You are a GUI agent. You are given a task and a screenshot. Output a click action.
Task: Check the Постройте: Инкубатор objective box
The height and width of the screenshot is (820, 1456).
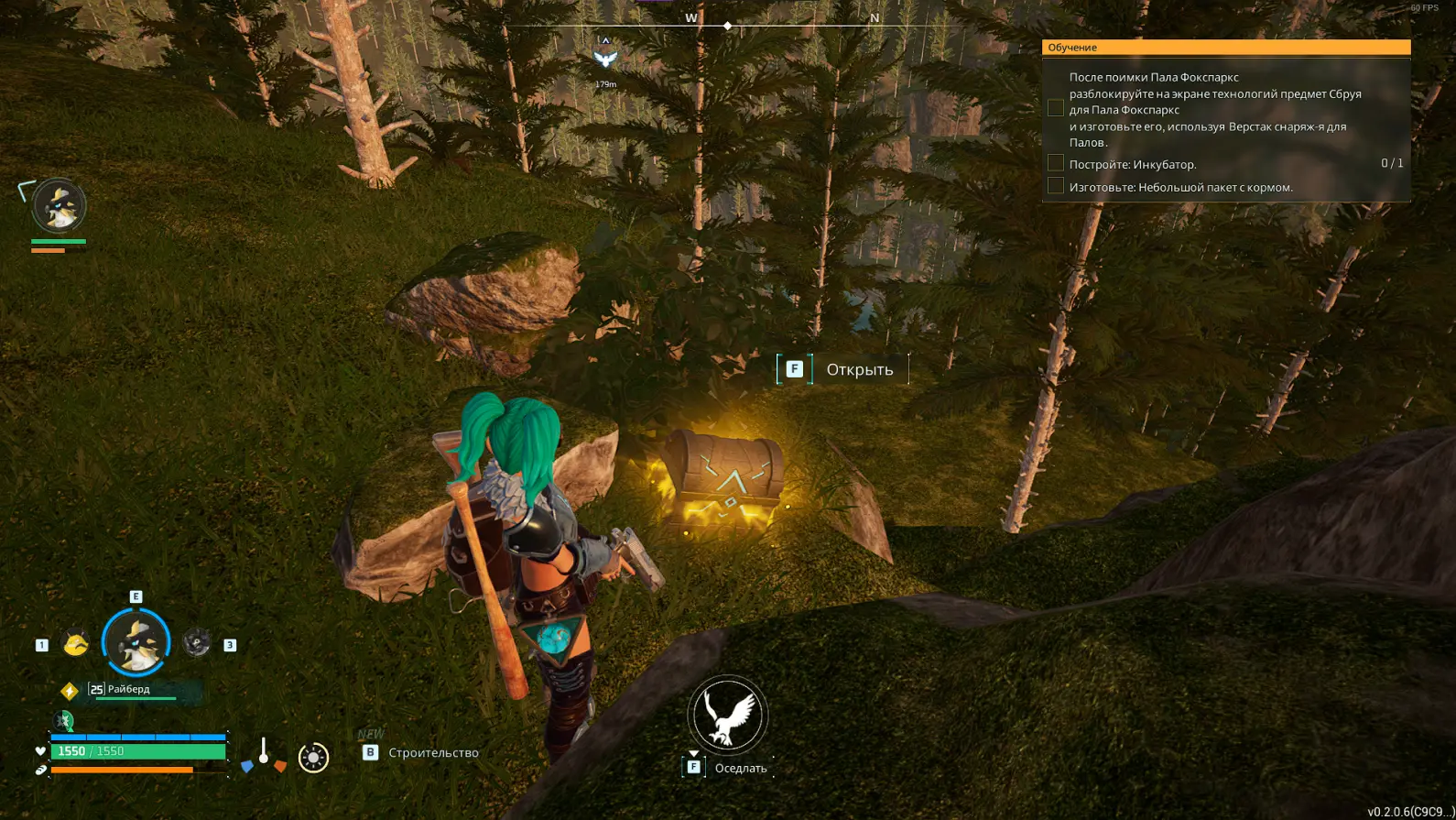tap(1056, 164)
